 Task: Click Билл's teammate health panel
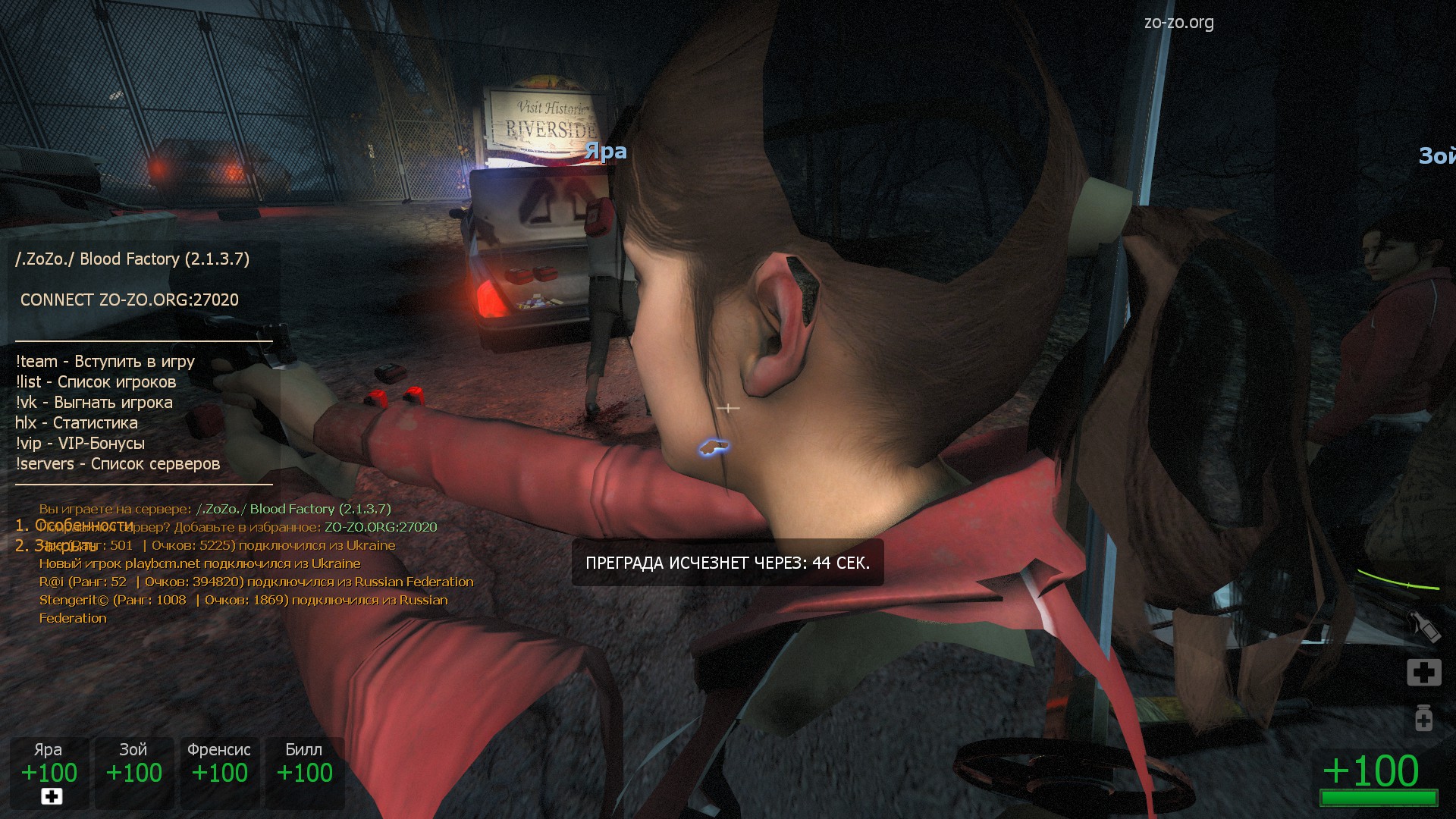tap(304, 772)
